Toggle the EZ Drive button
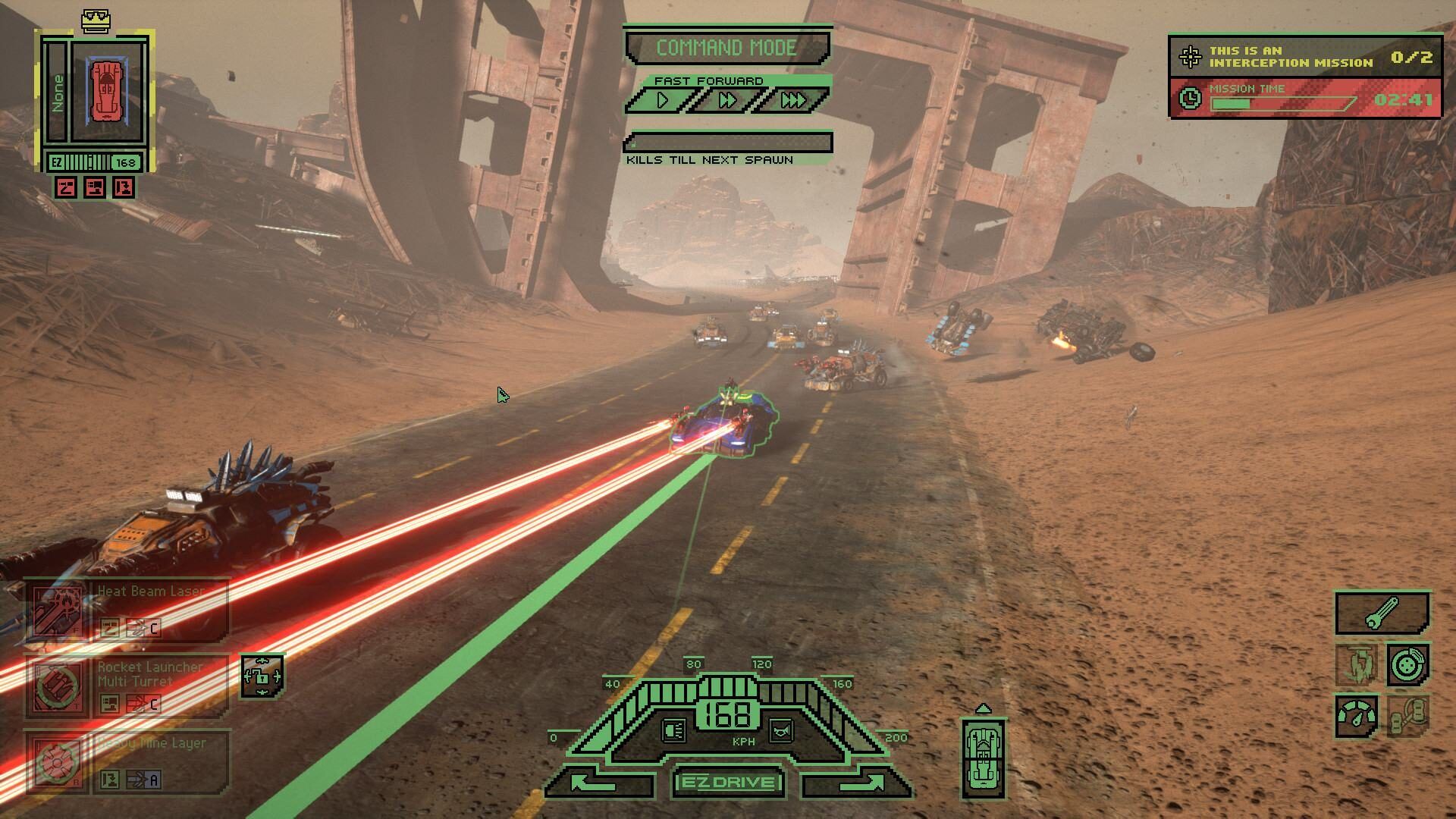Image resolution: width=1456 pixels, height=819 pixels. (x=728, y=783)
